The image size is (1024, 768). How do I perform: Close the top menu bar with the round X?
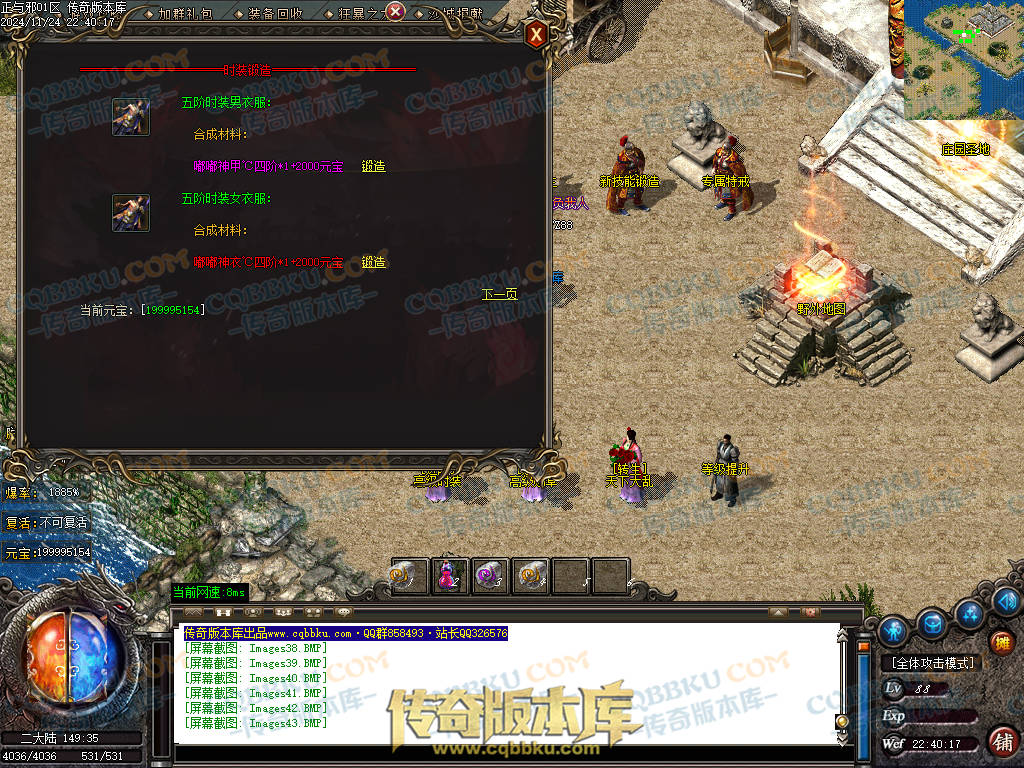pyautogui.click(x=395, y=12)
